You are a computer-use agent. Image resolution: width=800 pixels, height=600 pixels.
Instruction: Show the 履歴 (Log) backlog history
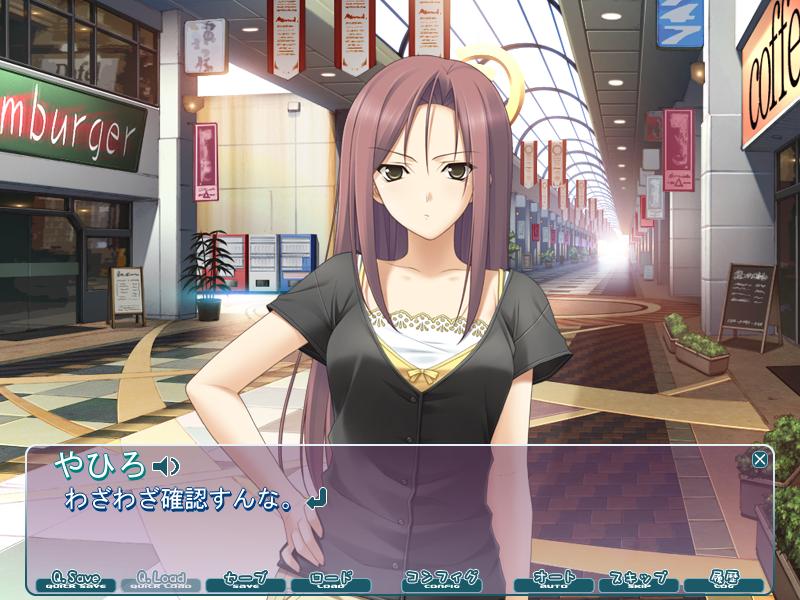click(x=722, y=581)
